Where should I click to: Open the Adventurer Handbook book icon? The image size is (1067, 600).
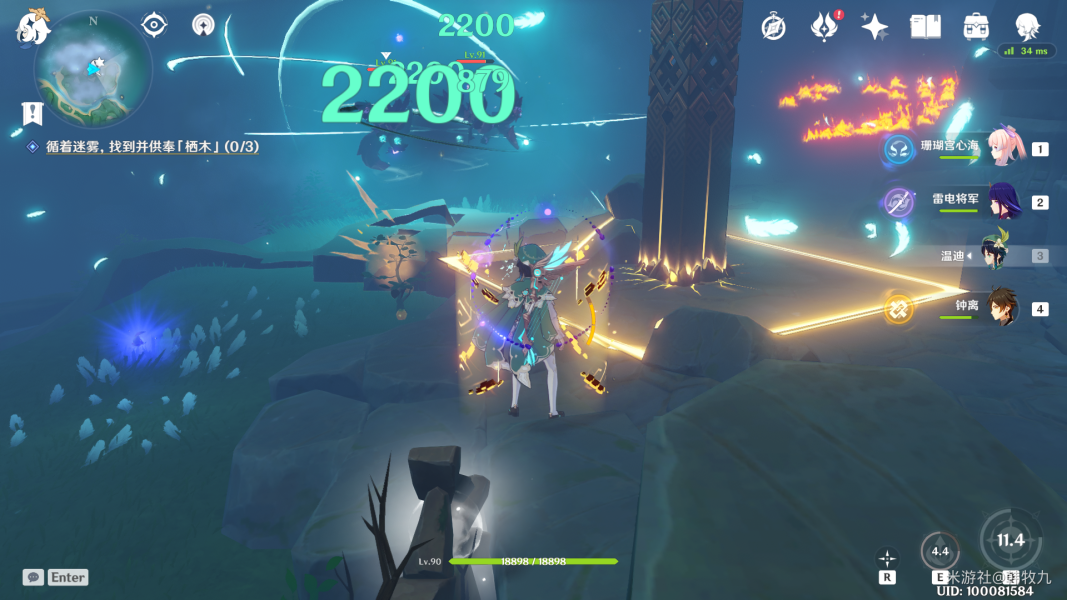tap(925, 27)
